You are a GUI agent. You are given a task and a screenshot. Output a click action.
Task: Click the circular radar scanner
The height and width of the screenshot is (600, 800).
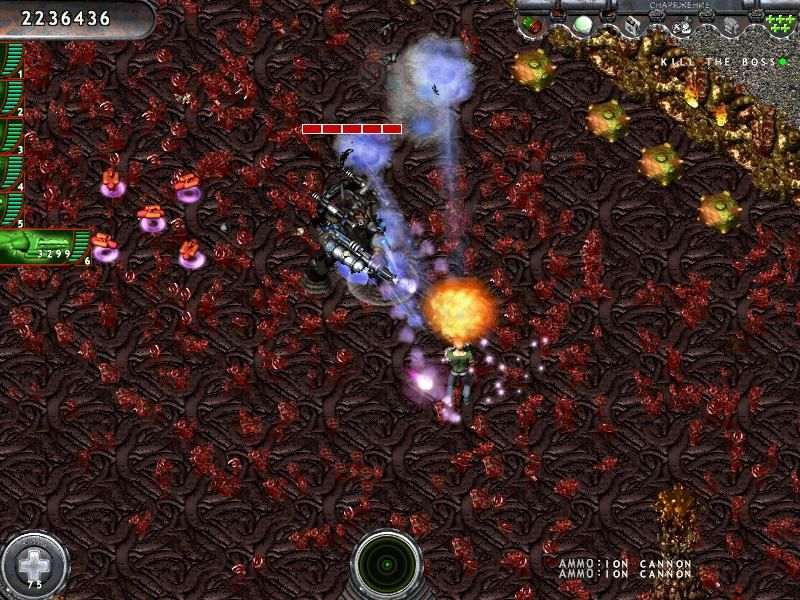[x=388, y=563]
